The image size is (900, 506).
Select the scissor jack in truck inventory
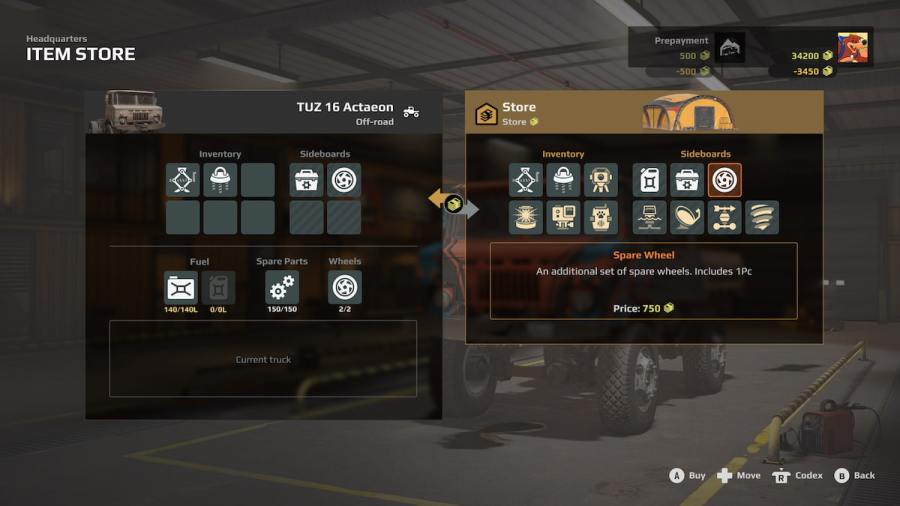[x=183, y=180]
